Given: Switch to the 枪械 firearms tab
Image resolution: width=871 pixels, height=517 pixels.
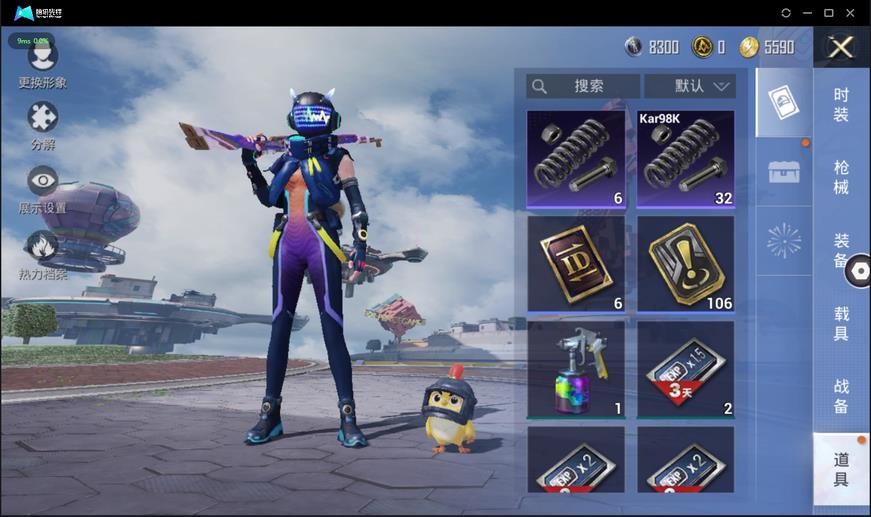Looking at the screenshot, I should point(841,178).
